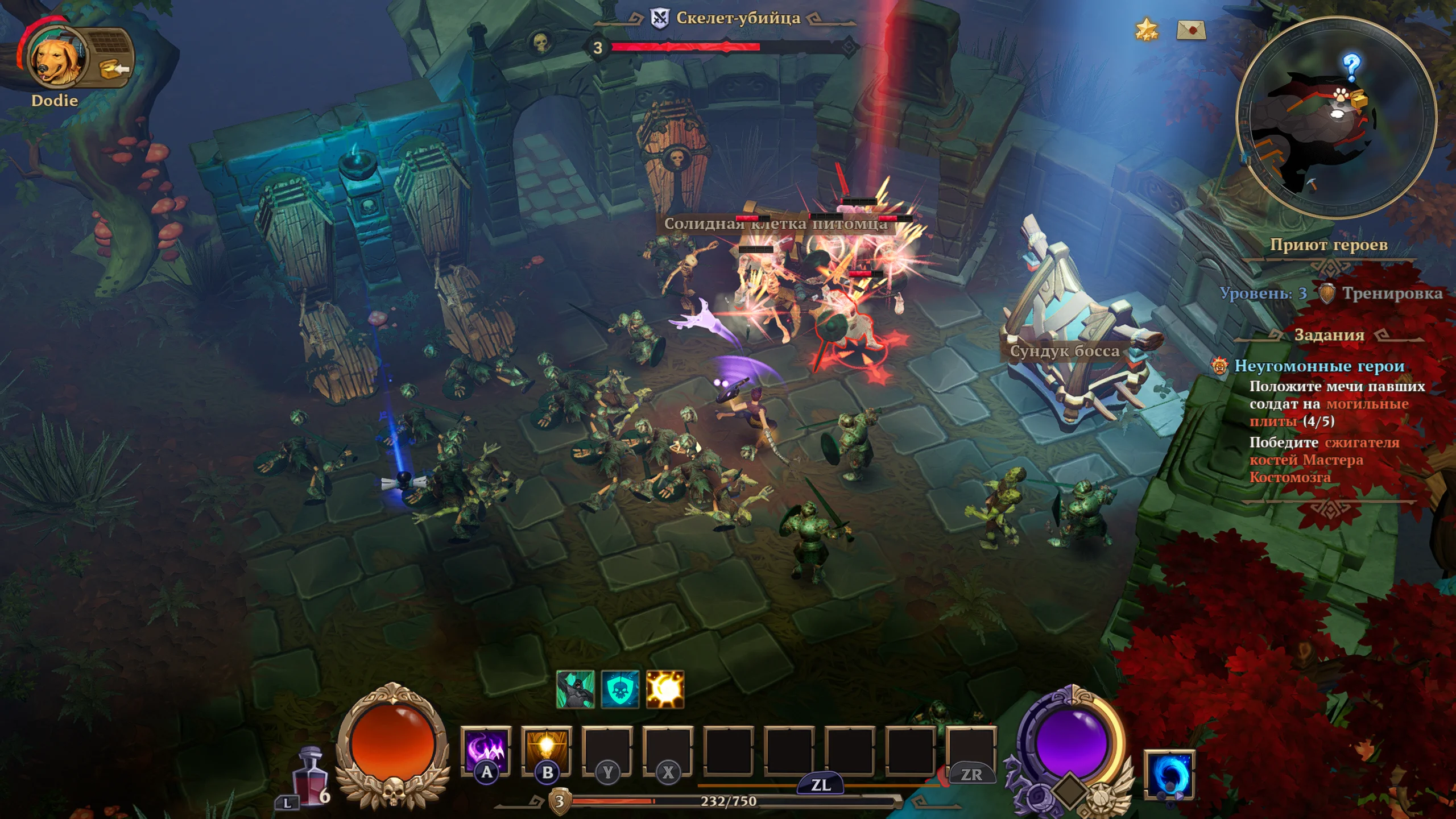Use the blue swirl portal ability
This screenshot has height=819, width=1456.
coord(1169,775)
